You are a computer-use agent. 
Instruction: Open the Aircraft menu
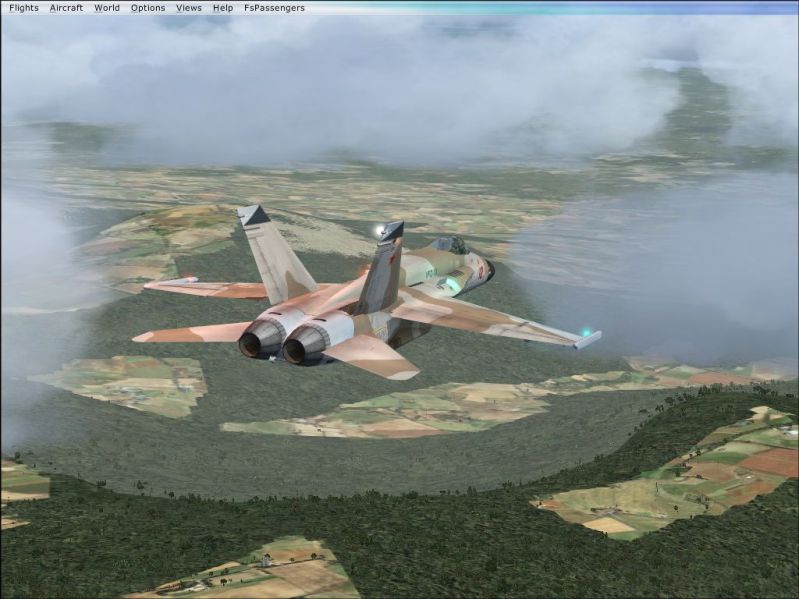point(66,8)
